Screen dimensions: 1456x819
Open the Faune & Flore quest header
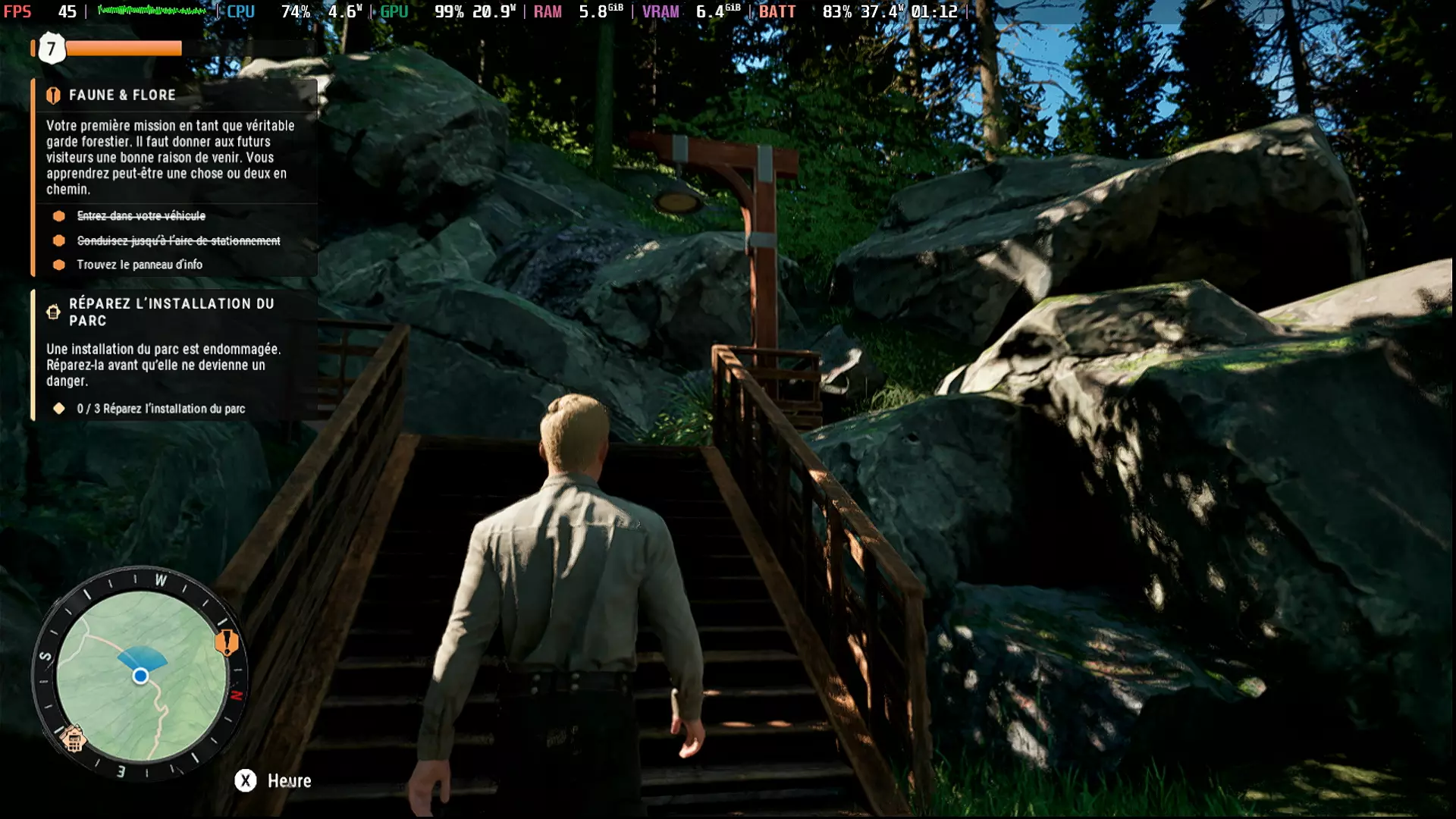pos(122,95)
